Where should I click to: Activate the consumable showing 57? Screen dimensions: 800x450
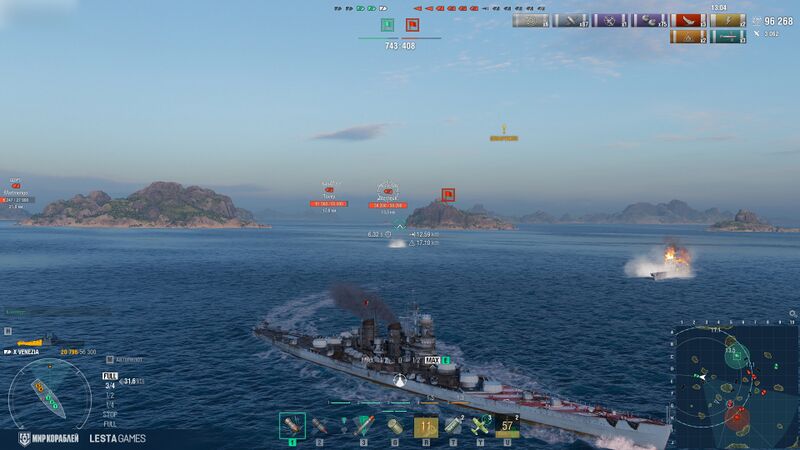point(509,427)
